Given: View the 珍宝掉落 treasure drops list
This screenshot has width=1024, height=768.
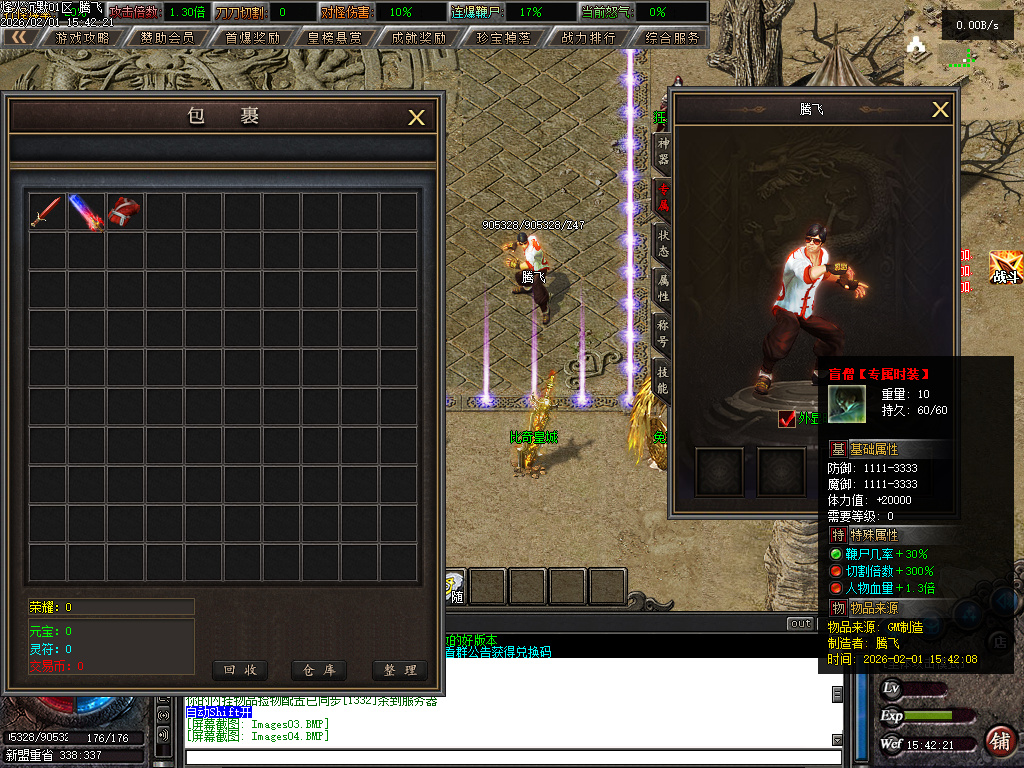Looking at the screenshot, I should [504, 37].
